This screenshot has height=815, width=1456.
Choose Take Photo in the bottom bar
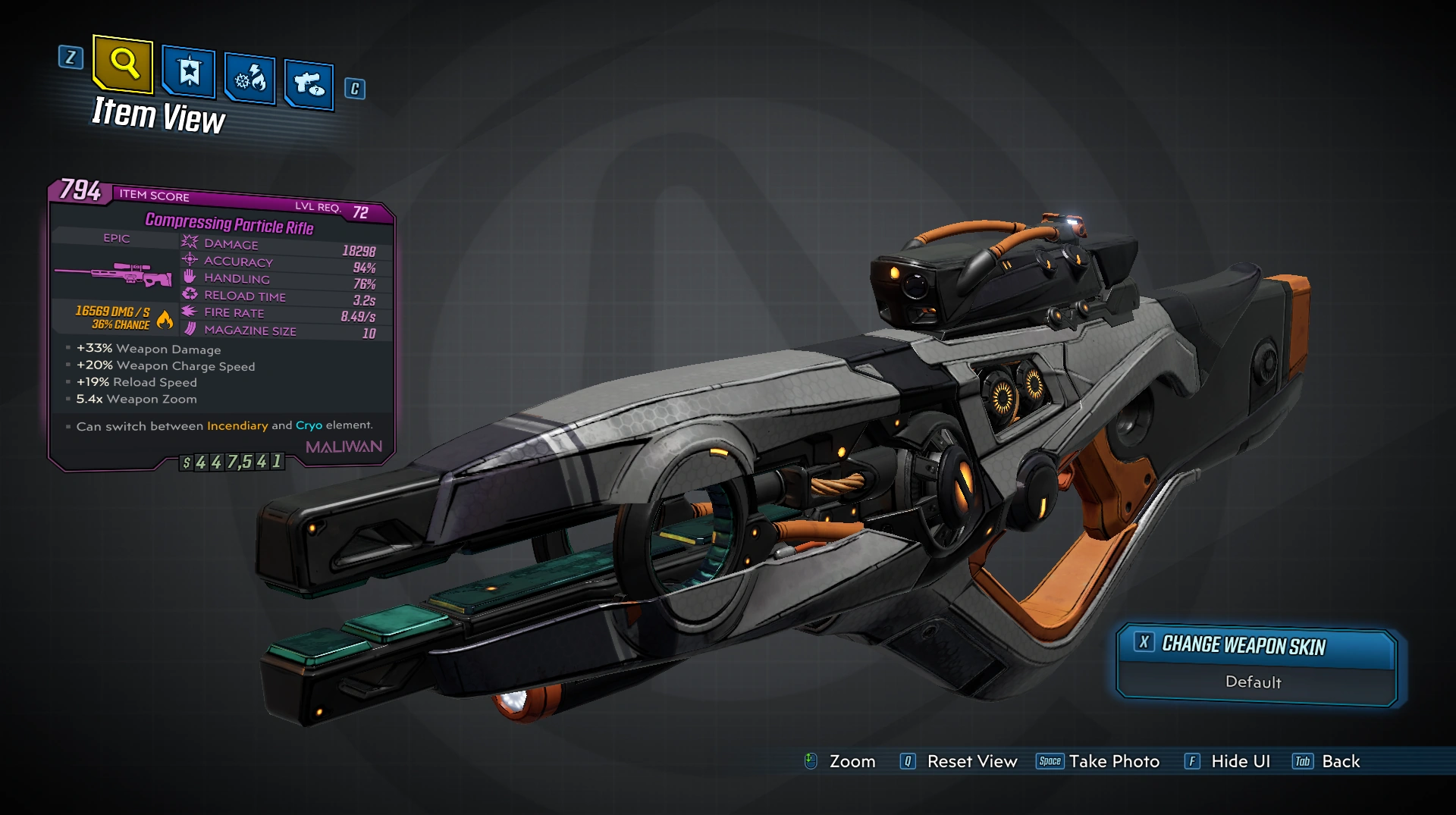(x=1098, y=761)
